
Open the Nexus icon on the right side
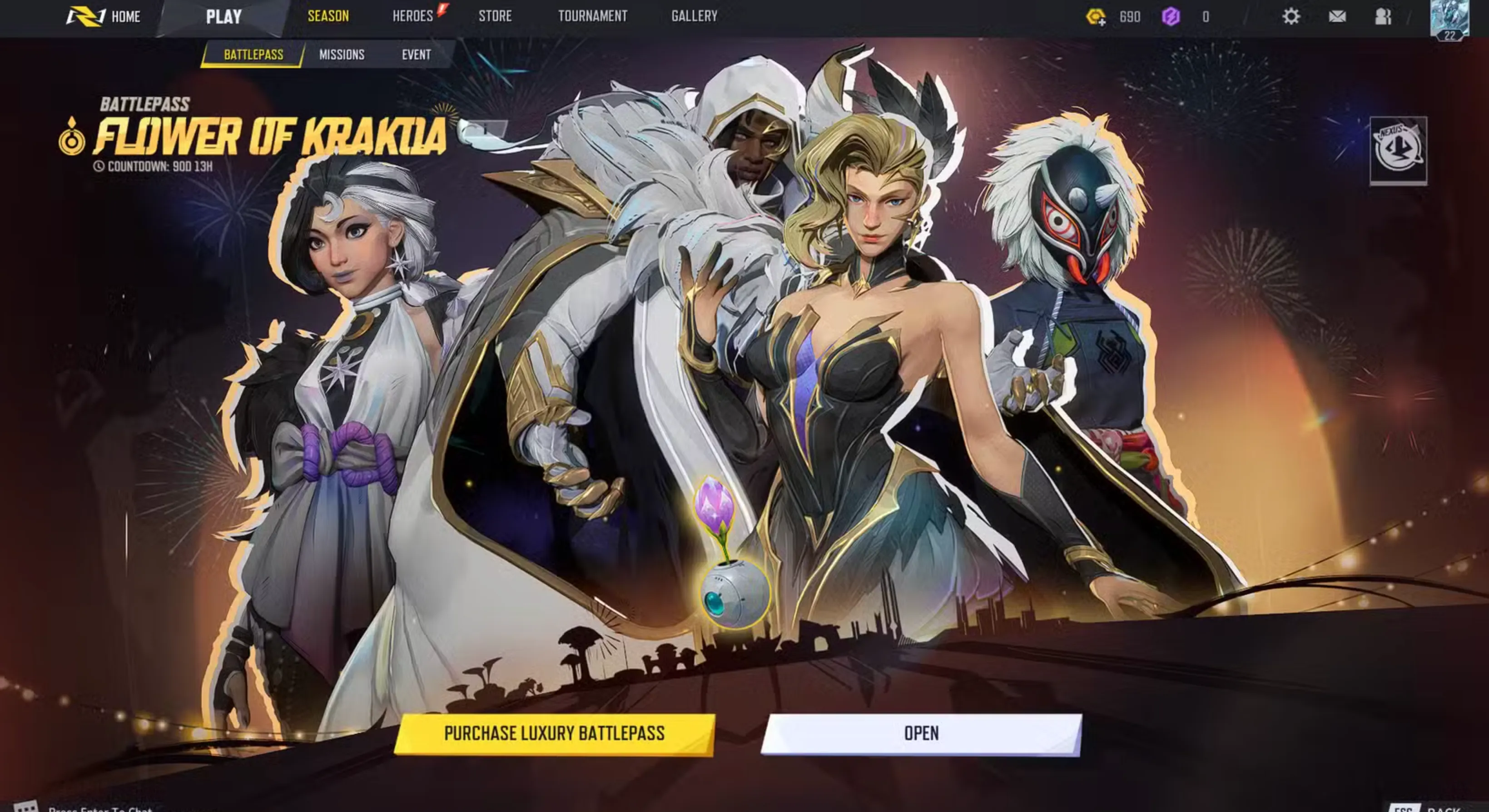tap(1399, 150)
